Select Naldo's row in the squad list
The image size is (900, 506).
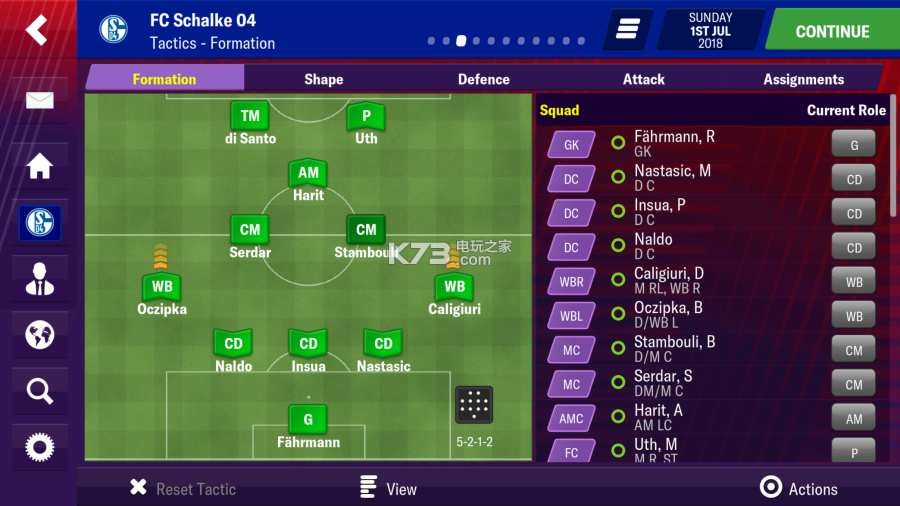coord(710,247)
